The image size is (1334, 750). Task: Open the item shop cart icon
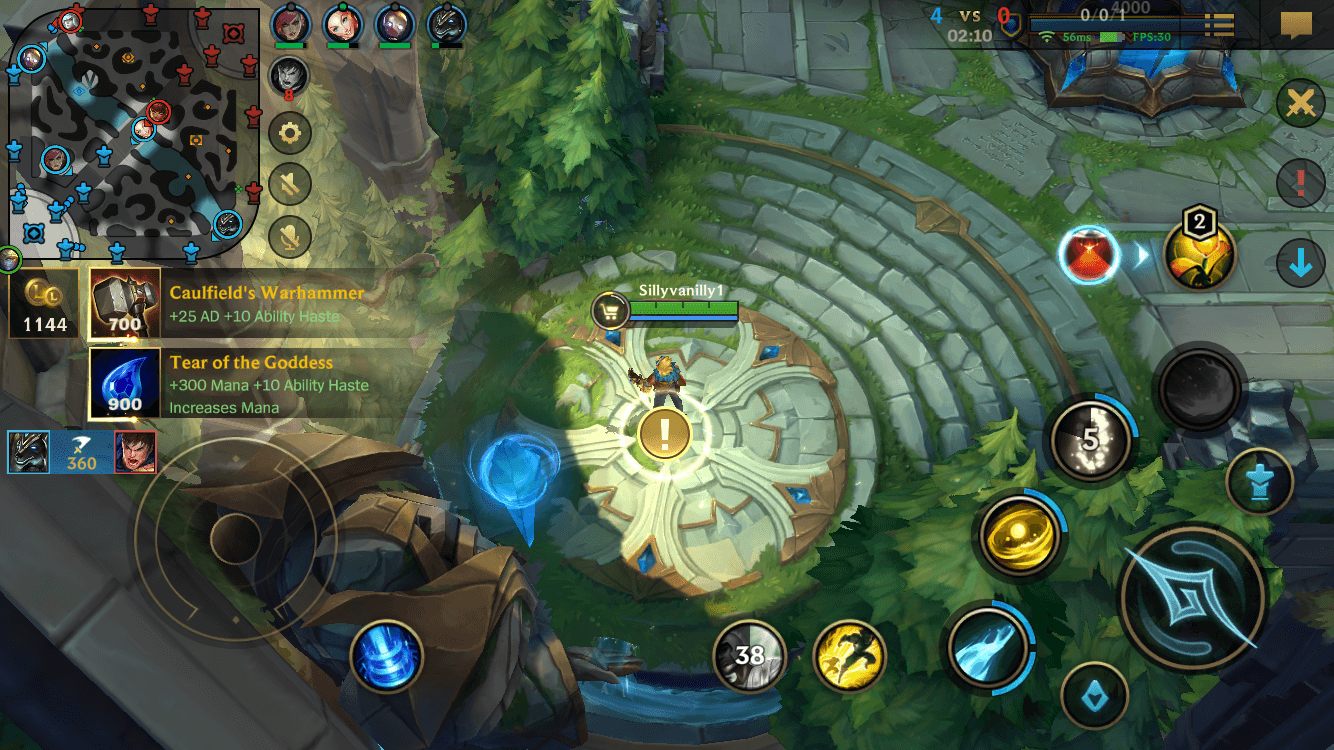(x=608, y=311)
